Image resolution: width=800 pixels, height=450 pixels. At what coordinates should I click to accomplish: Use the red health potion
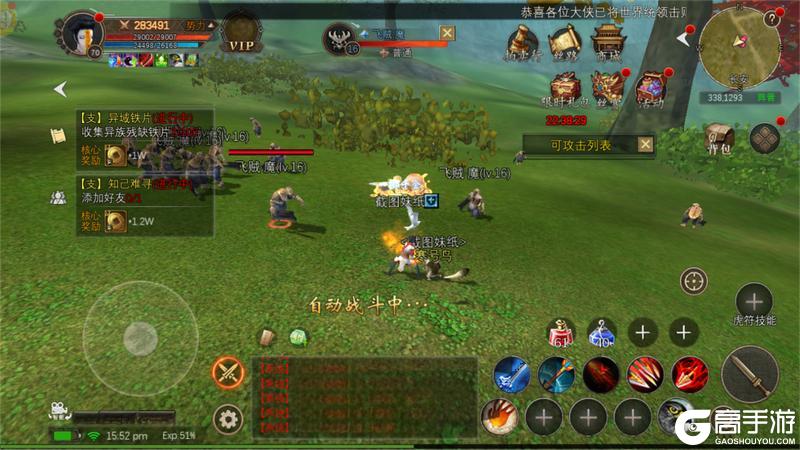(x=560, y=334)
